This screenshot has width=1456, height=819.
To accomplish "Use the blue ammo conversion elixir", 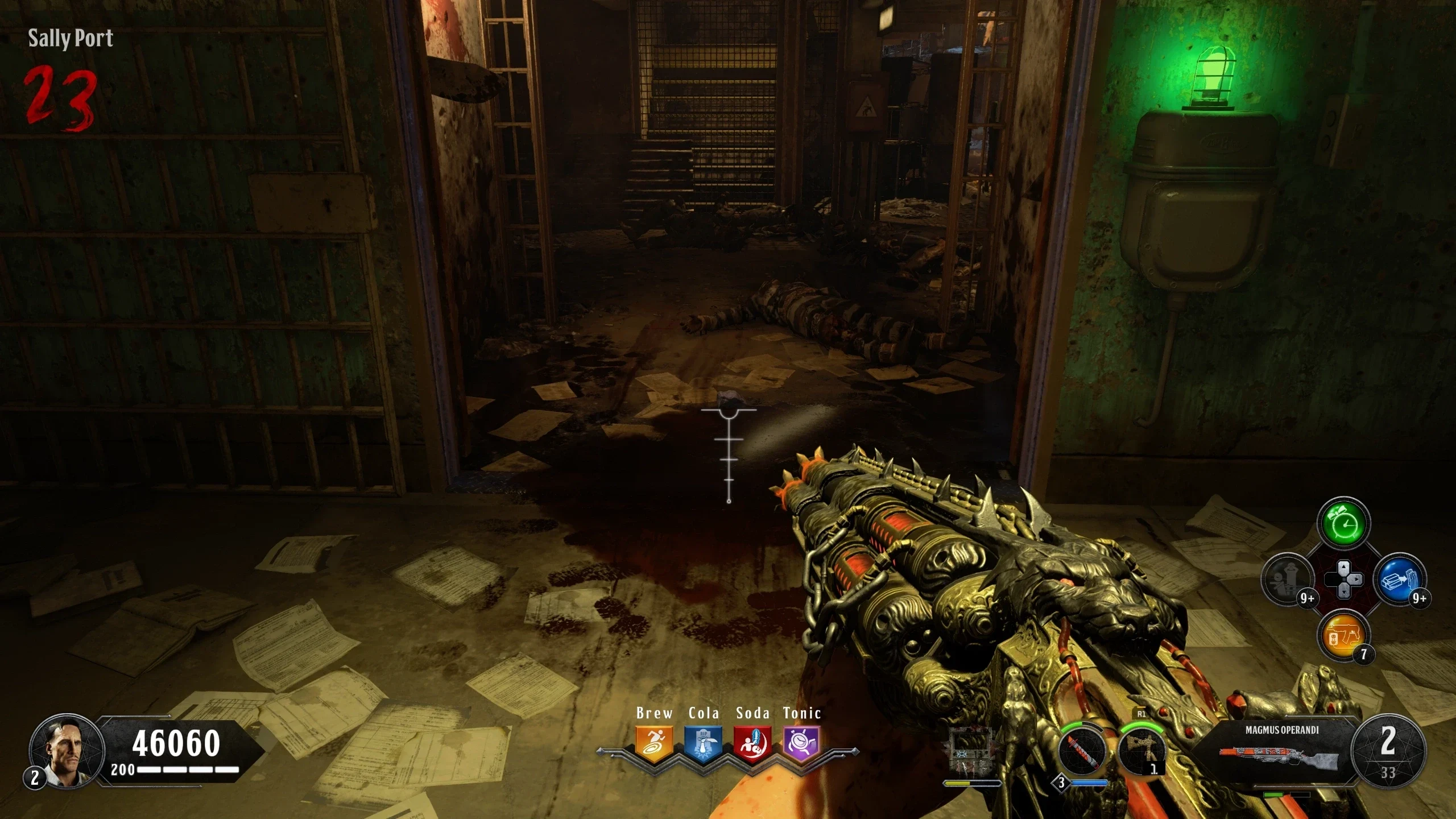I will [1399, 580].
